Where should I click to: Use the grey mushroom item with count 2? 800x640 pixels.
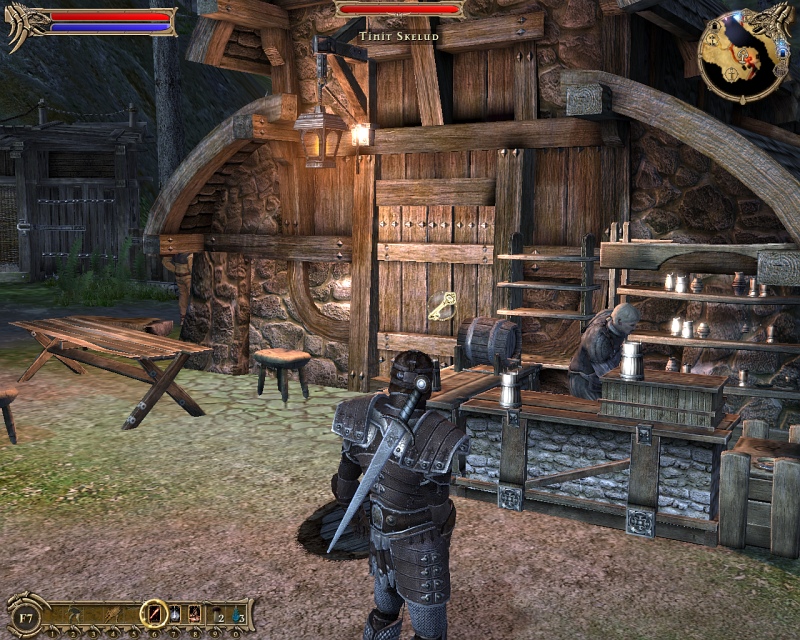coord(215,613)
